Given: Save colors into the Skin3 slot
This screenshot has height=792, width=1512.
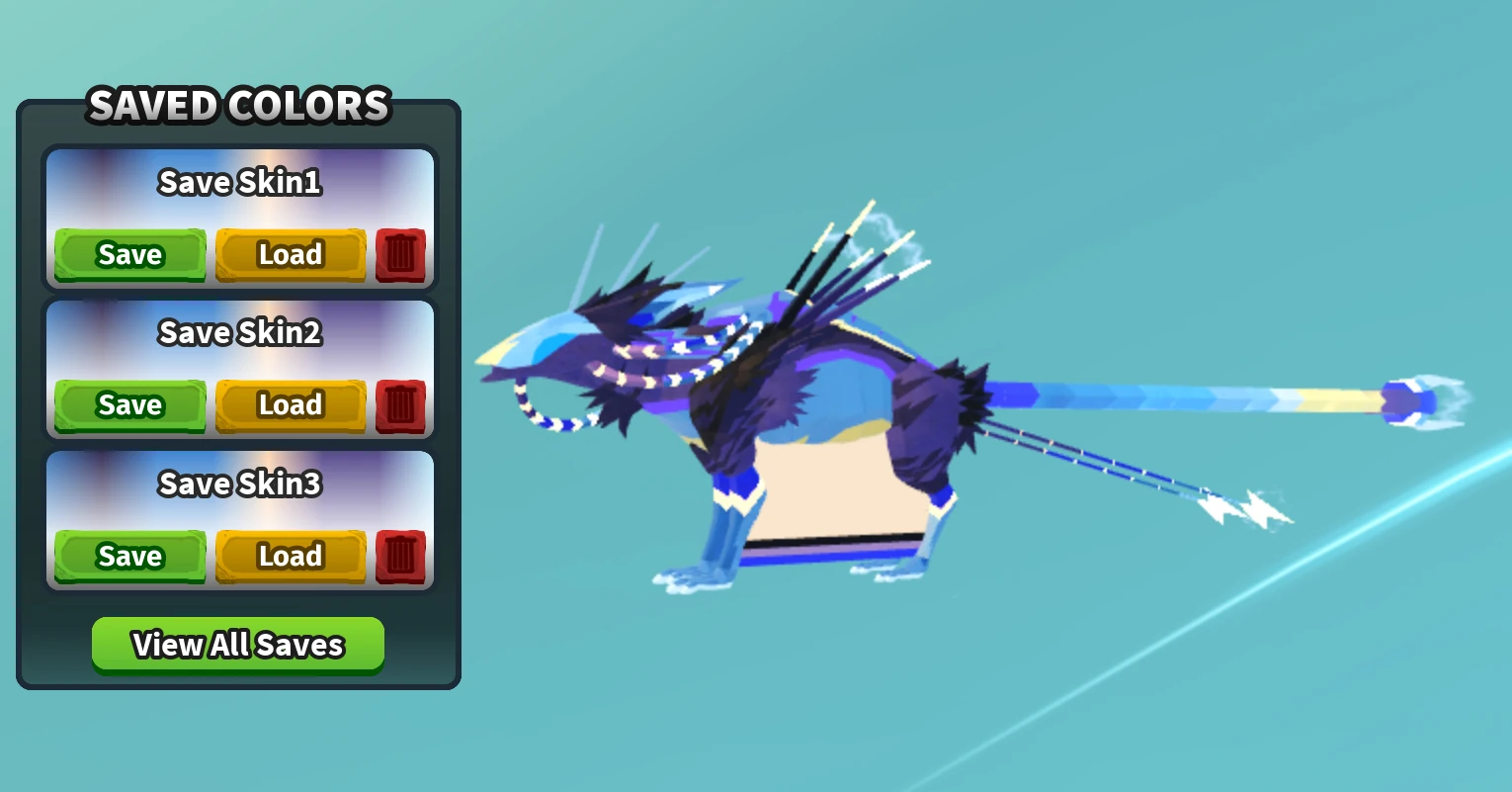Looking at the screenshot, I should pyautogui.click(x=129, y=556).
